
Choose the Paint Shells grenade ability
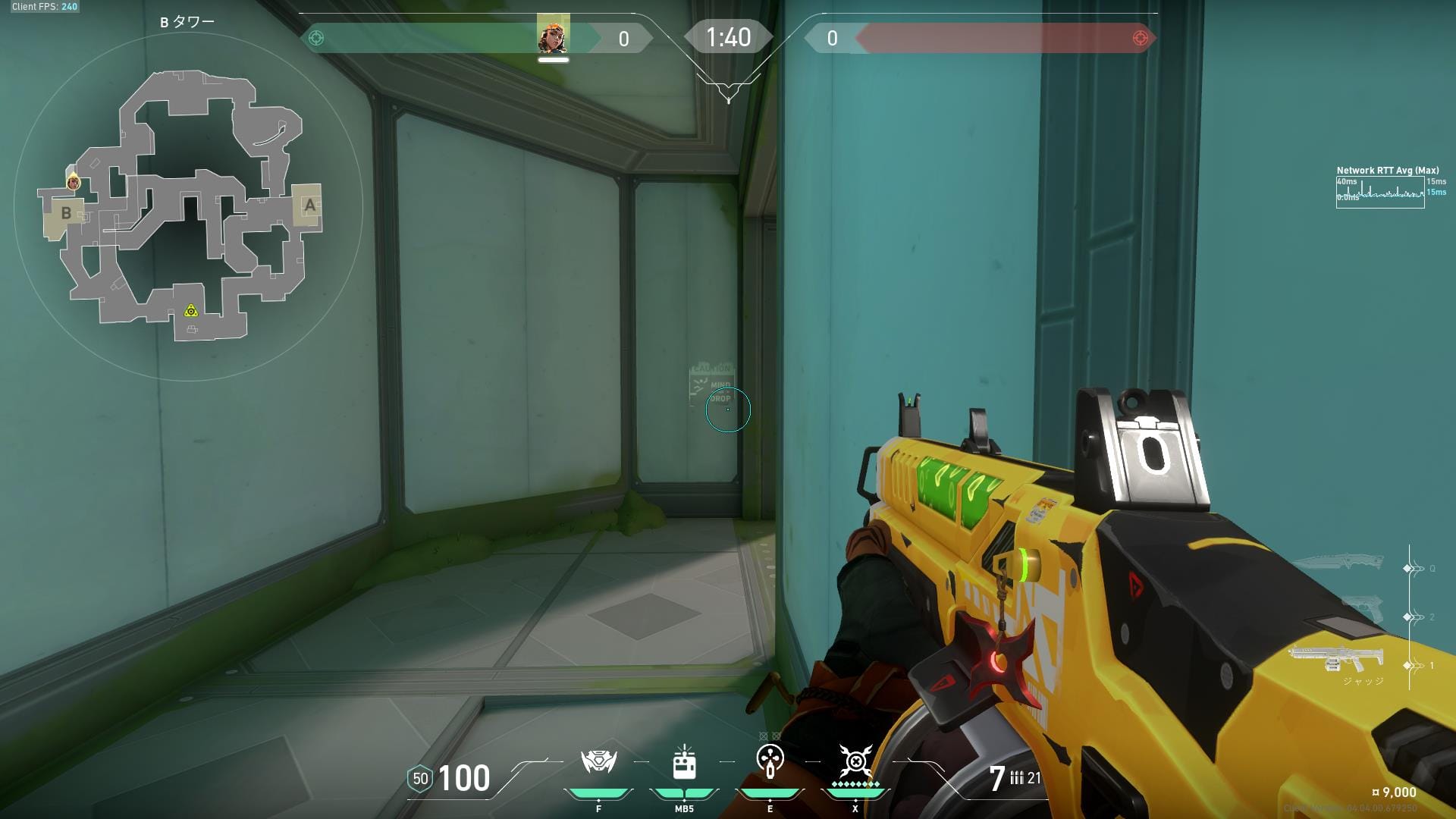pos(770,761)
